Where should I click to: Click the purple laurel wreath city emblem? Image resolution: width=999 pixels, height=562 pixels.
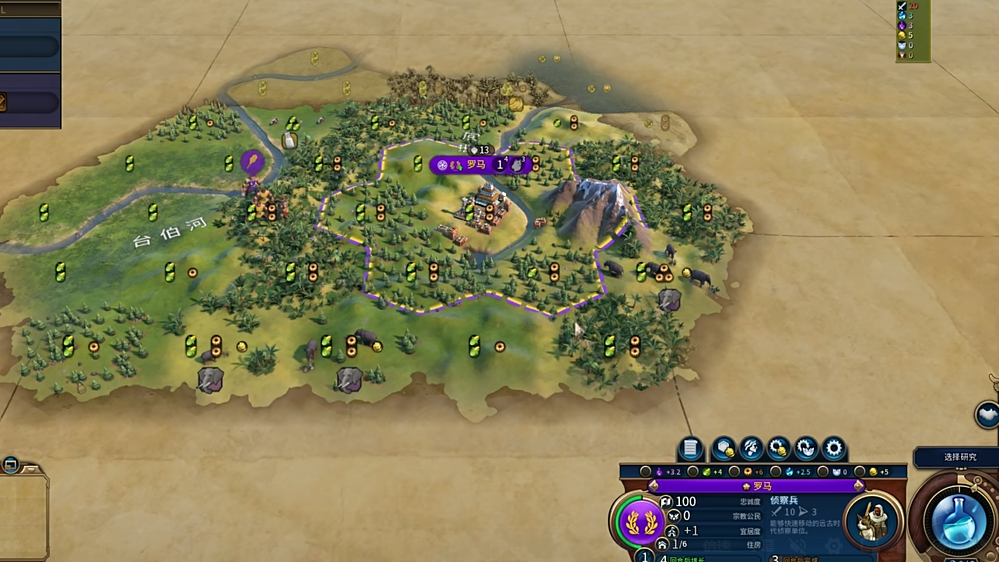coord(638,520)
